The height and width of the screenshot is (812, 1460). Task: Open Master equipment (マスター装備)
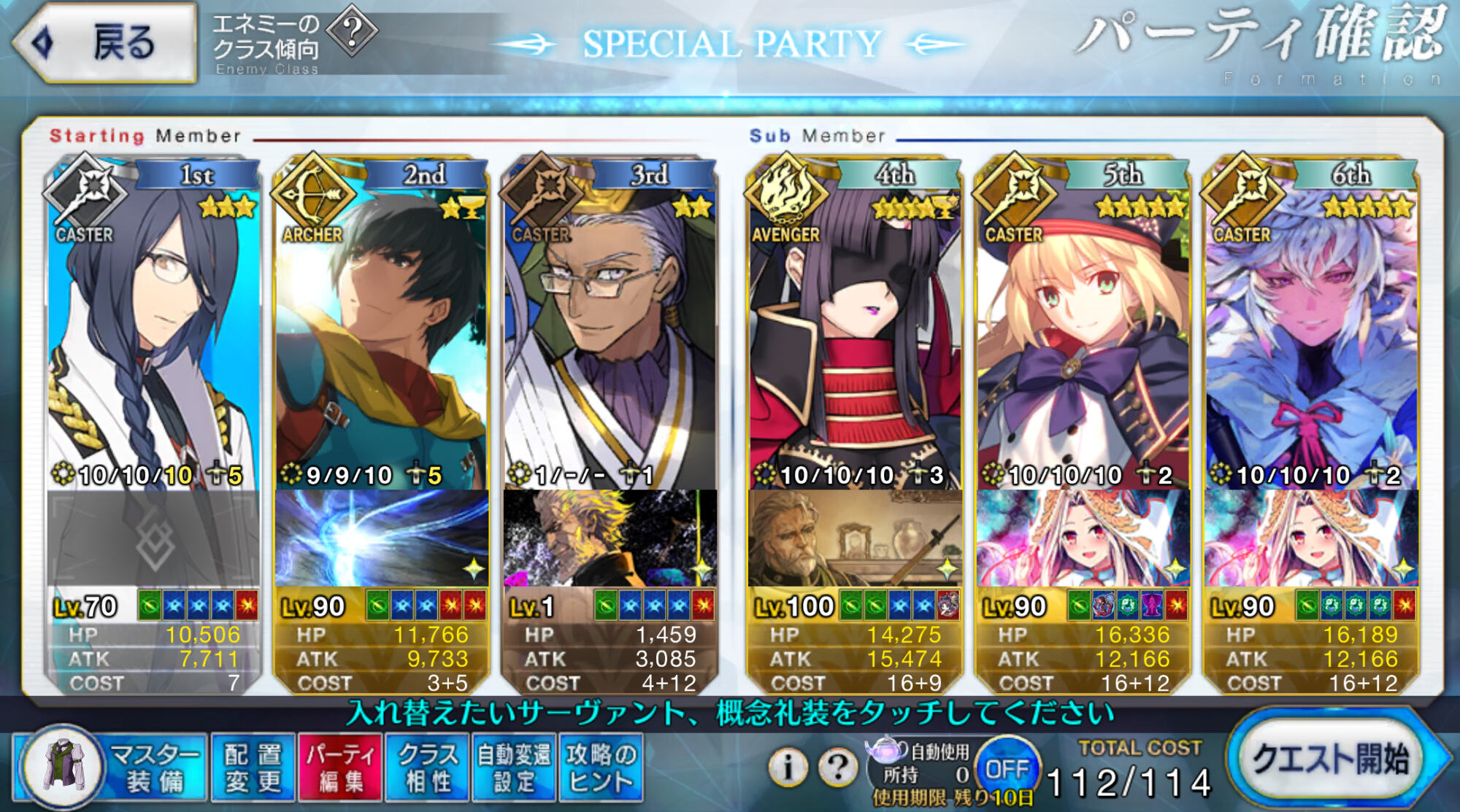coord(109,767)
